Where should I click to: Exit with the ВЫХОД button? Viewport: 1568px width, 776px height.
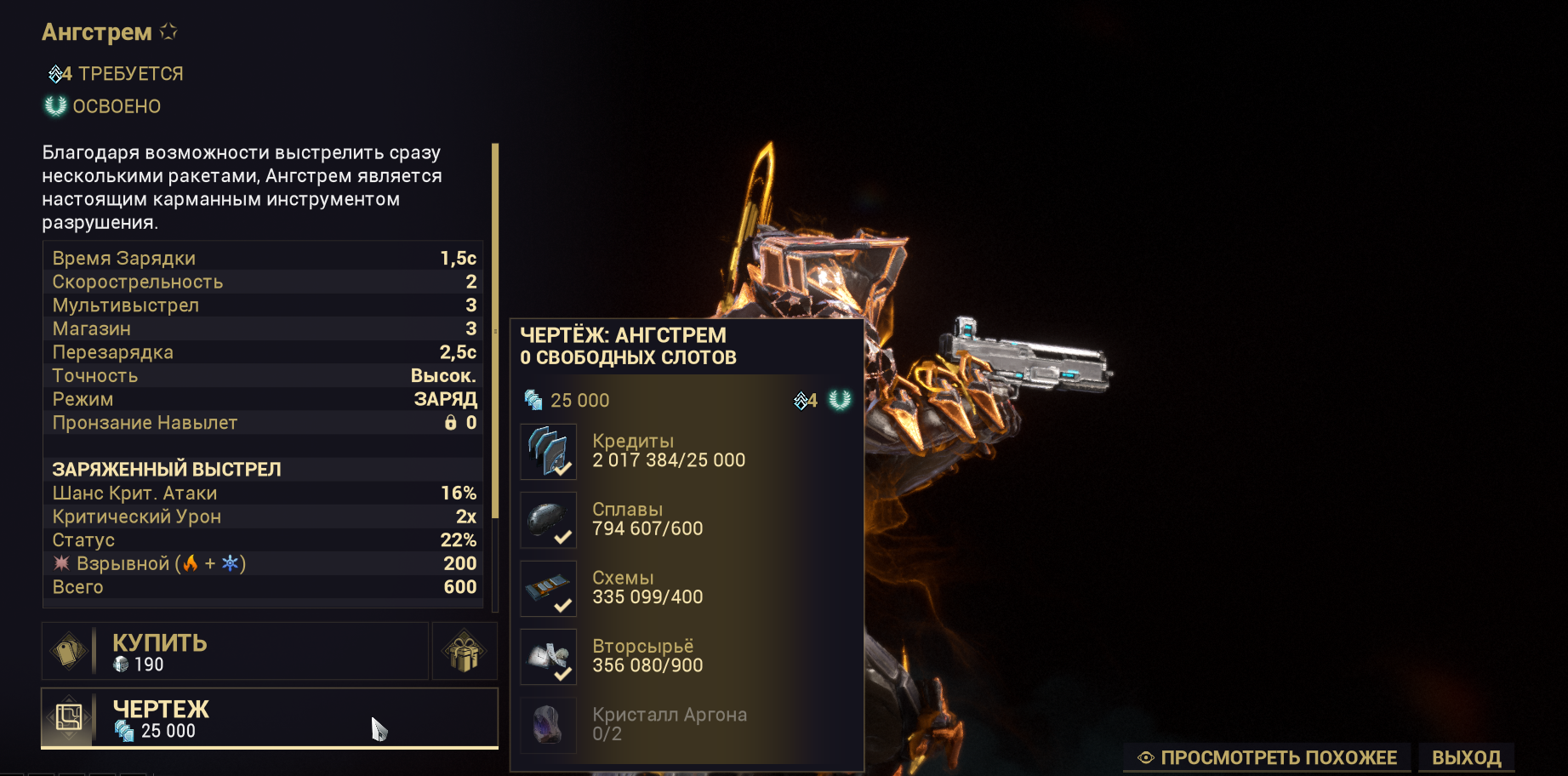click(x=1466, y=757)
